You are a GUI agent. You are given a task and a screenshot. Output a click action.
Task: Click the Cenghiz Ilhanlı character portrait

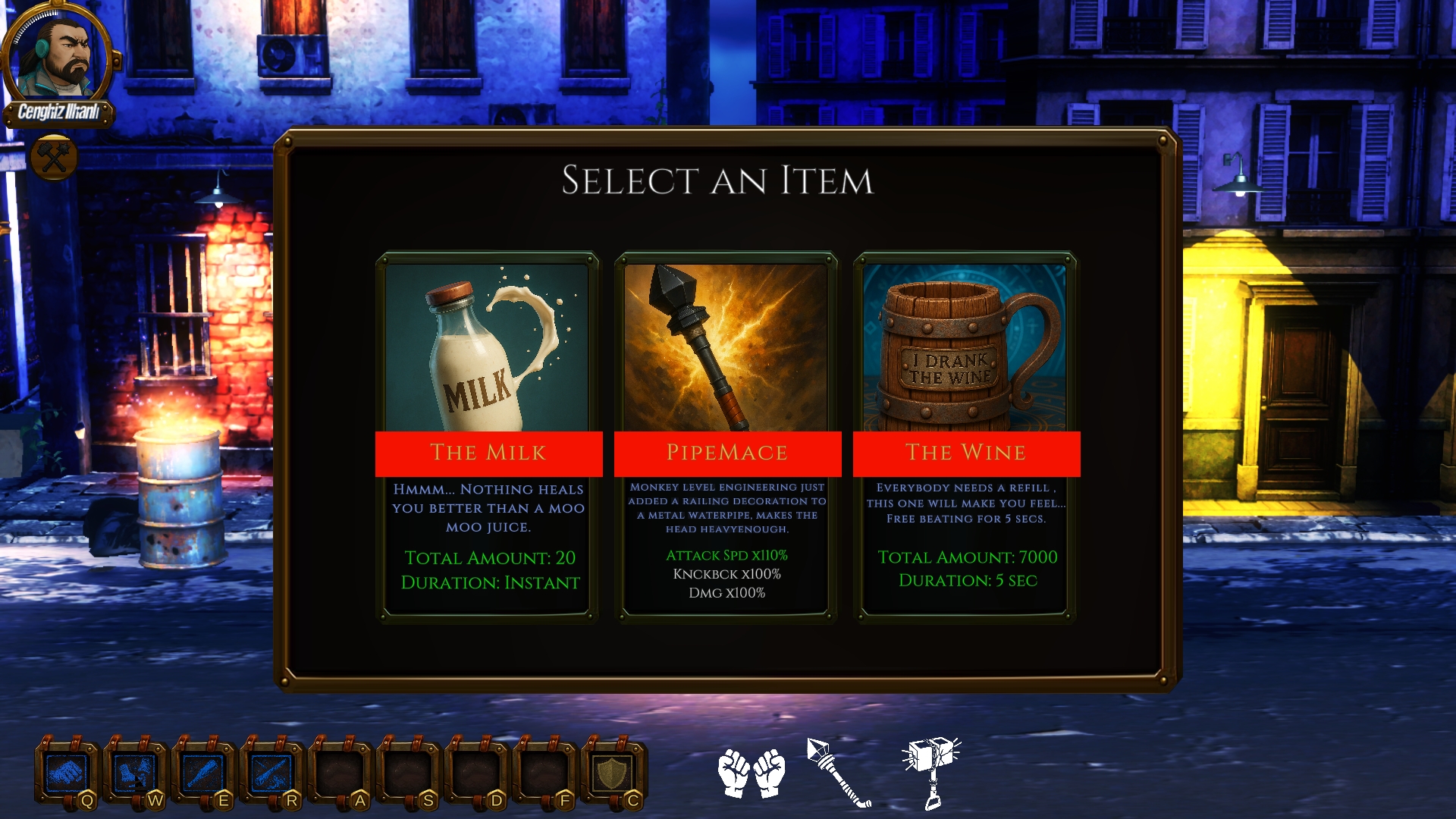point(59,57)
